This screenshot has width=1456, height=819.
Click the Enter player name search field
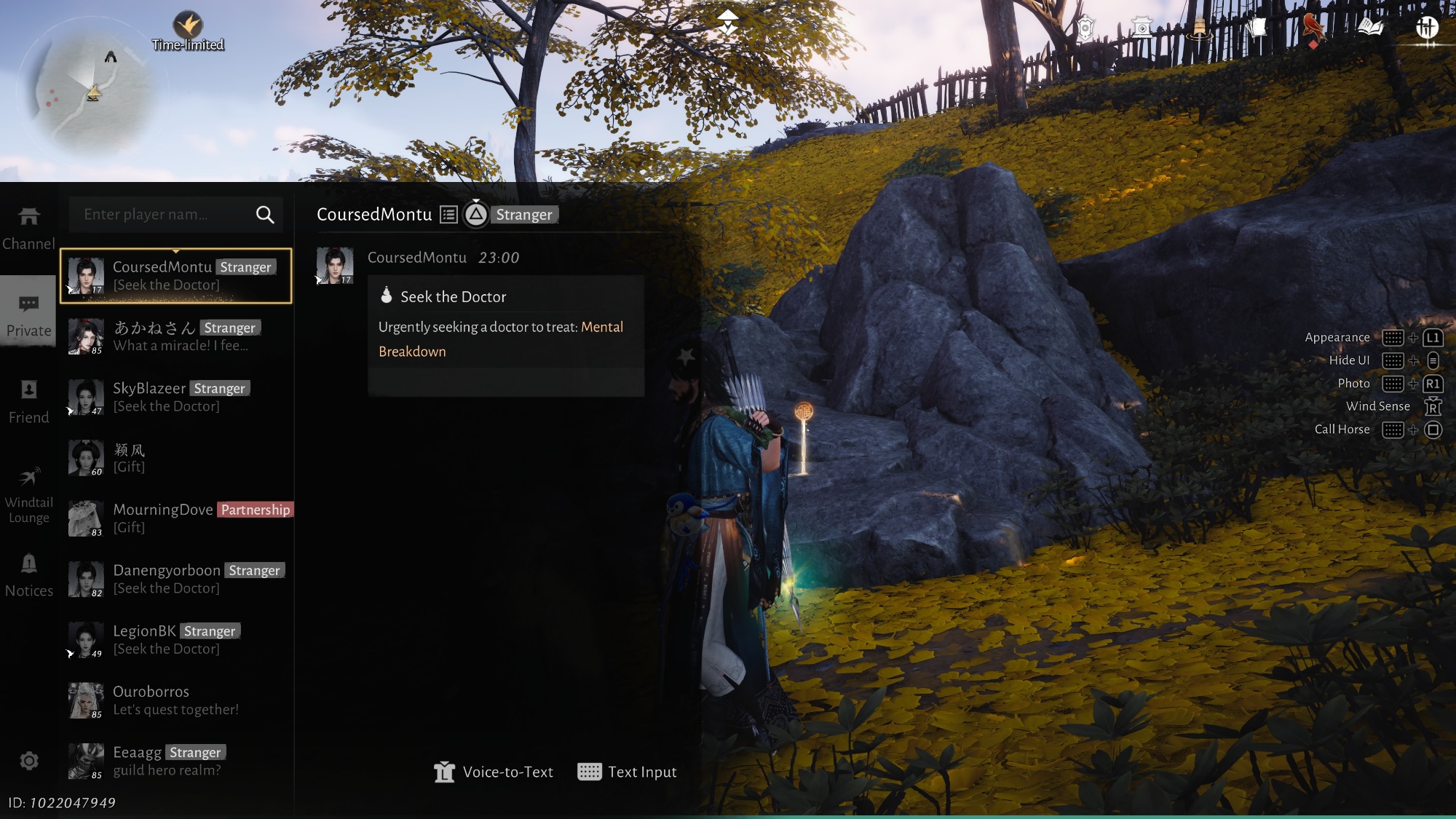tap(160, 215)
